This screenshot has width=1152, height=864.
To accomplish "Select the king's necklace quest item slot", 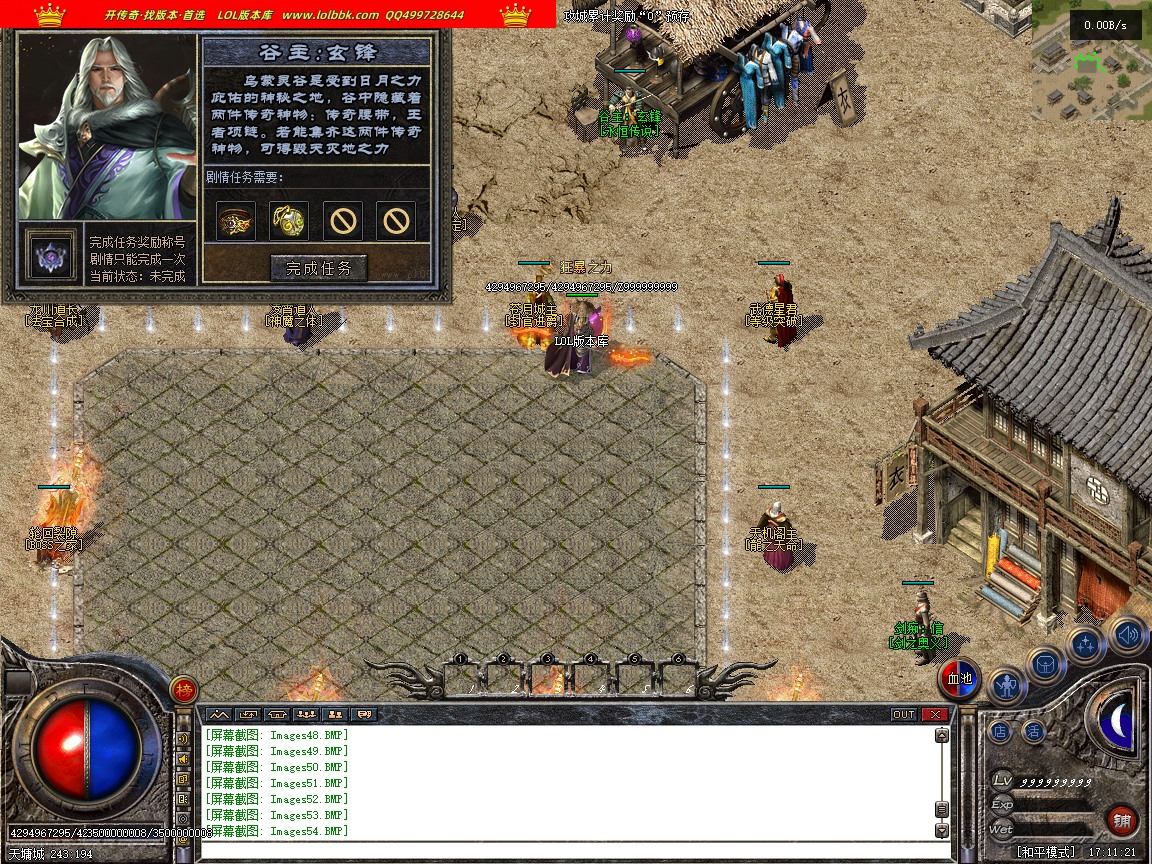I will click(289, 221).
